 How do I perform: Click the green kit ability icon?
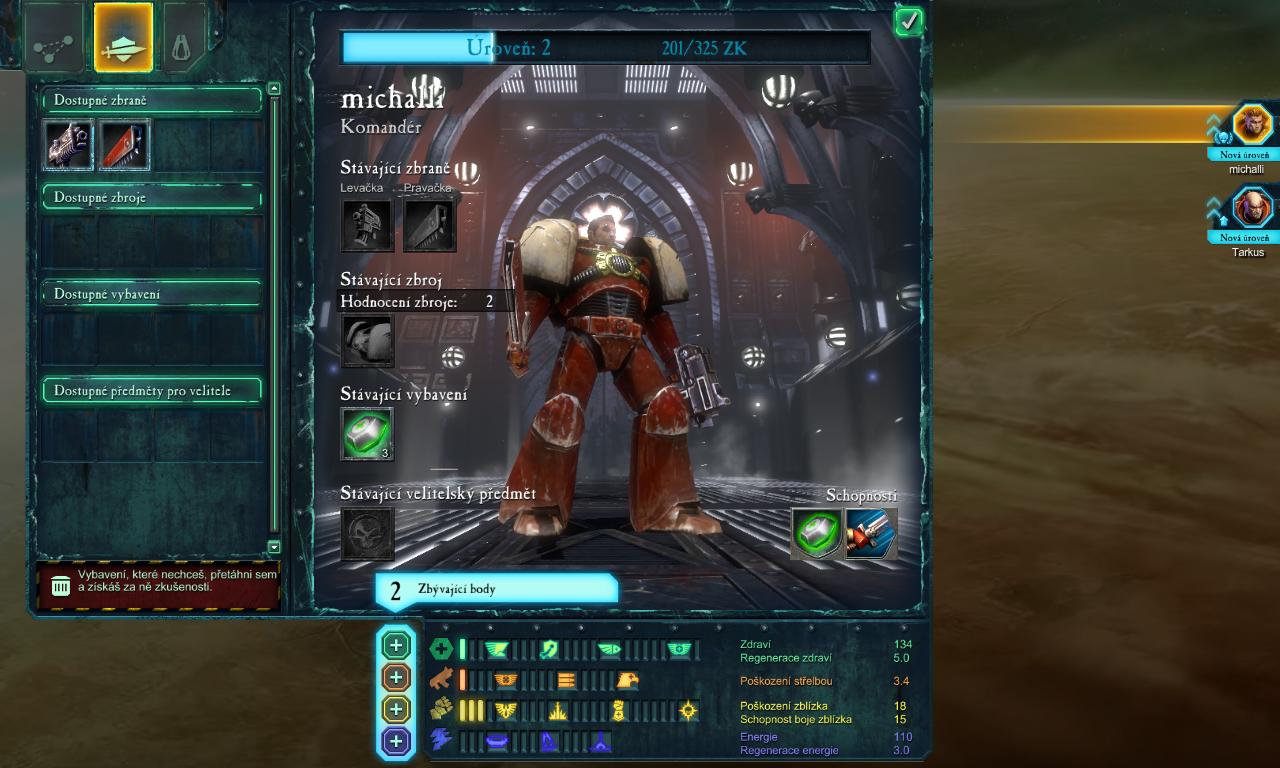point(816,533)
